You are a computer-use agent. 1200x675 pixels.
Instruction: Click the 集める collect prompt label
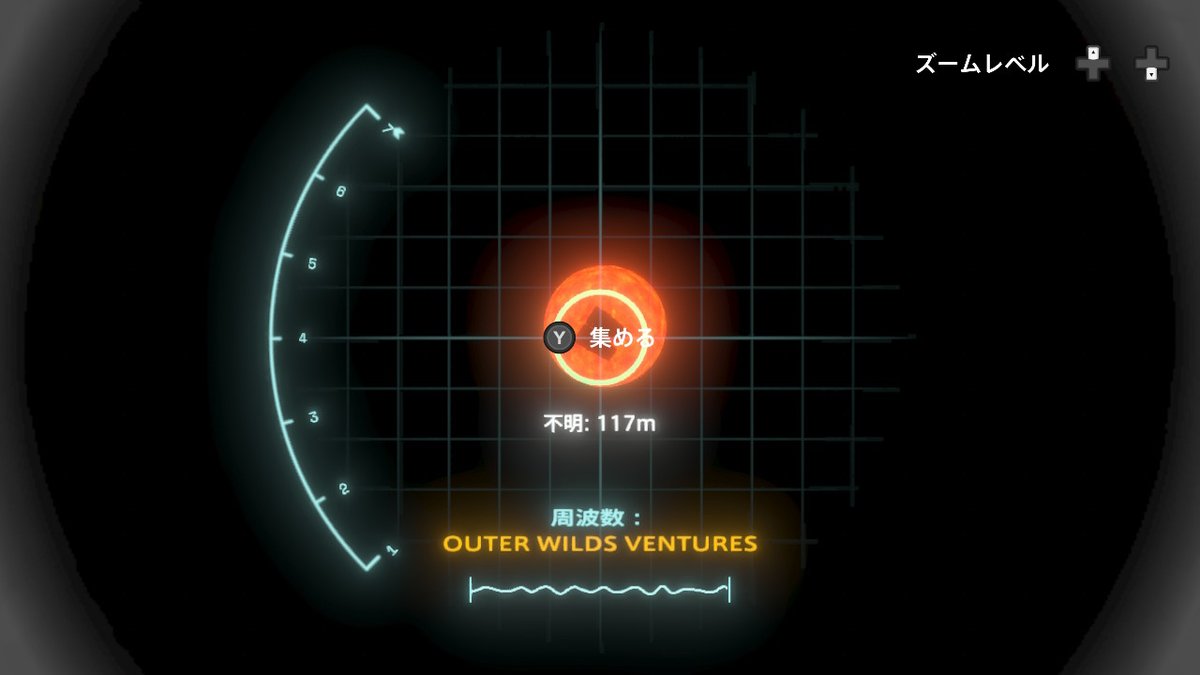point(622,338)
